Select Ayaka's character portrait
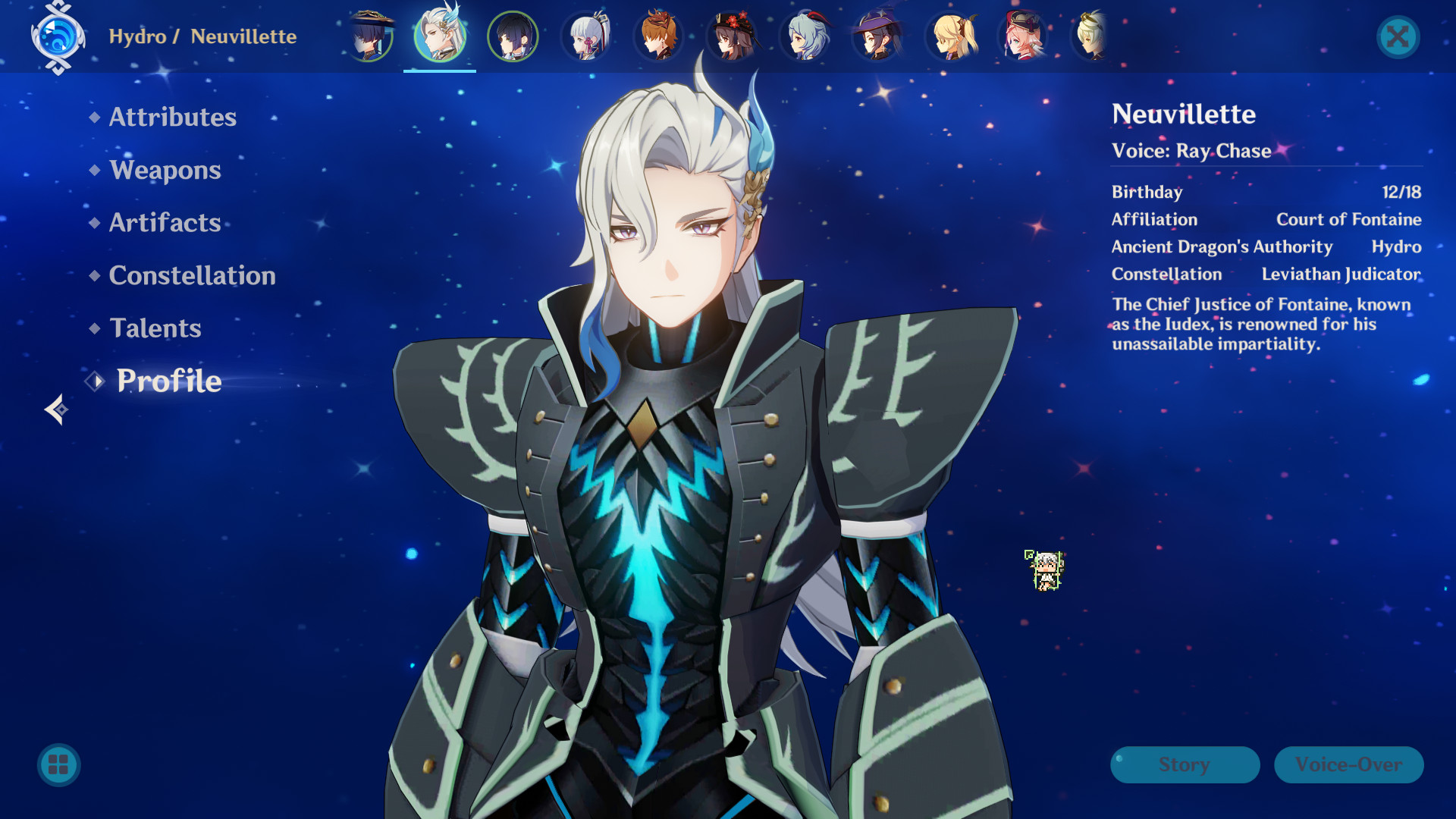Image resolution: width=1456 pixels, height=819 pixels. tap(586, 36)
